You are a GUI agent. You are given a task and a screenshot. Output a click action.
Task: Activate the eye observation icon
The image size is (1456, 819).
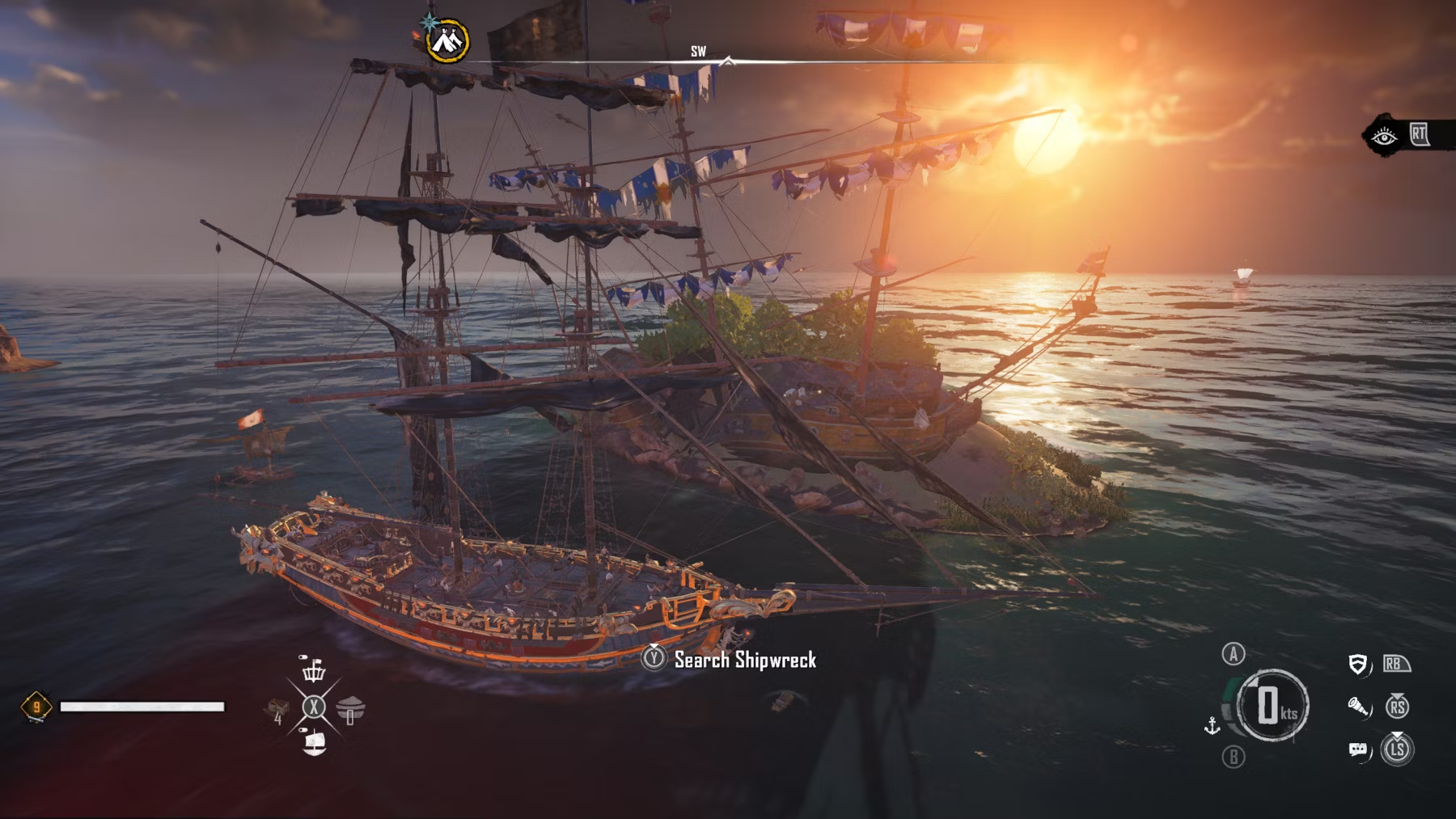pos(1383,136)
